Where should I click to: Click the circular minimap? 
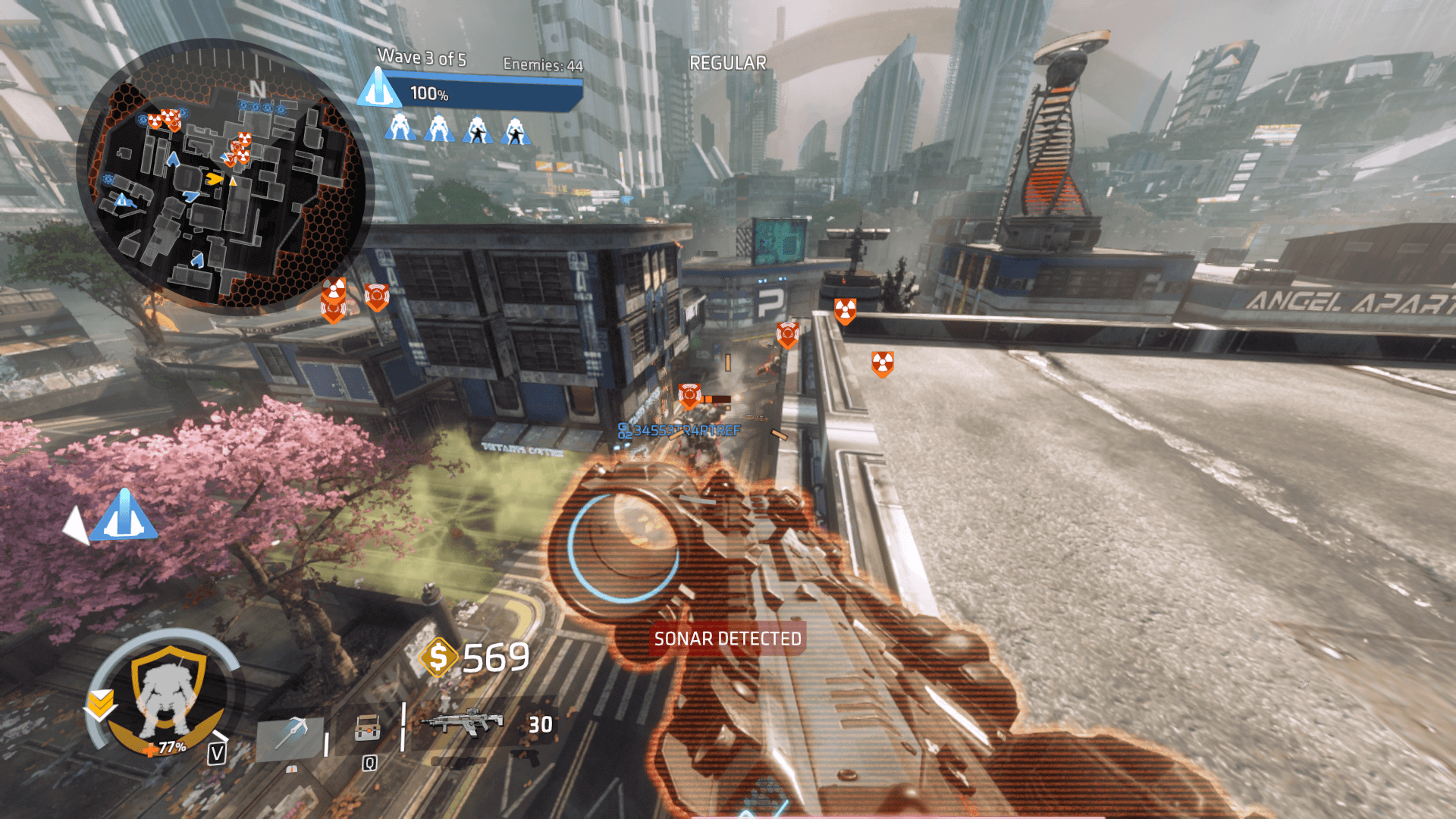(x=221, y=176)
